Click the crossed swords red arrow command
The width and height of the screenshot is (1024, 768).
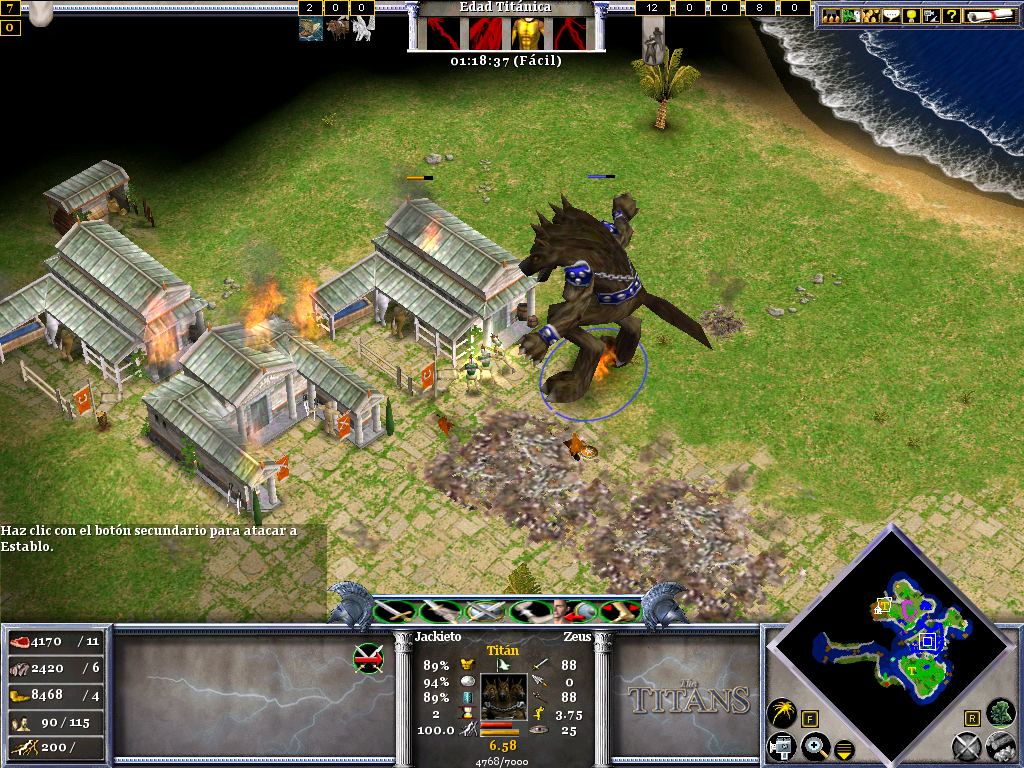[x=368, y=656]
